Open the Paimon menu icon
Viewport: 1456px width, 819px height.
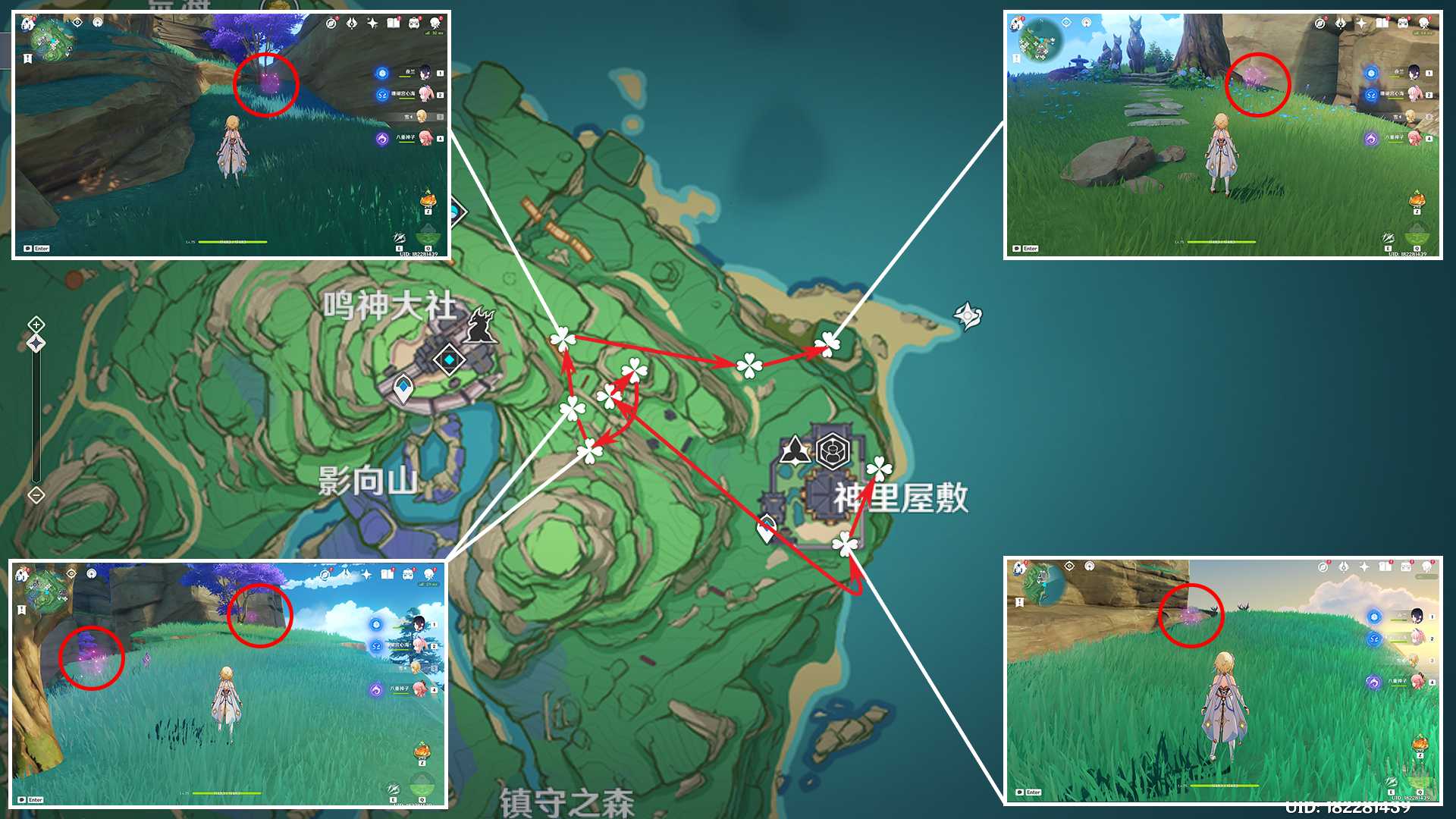tap(435, 23)
